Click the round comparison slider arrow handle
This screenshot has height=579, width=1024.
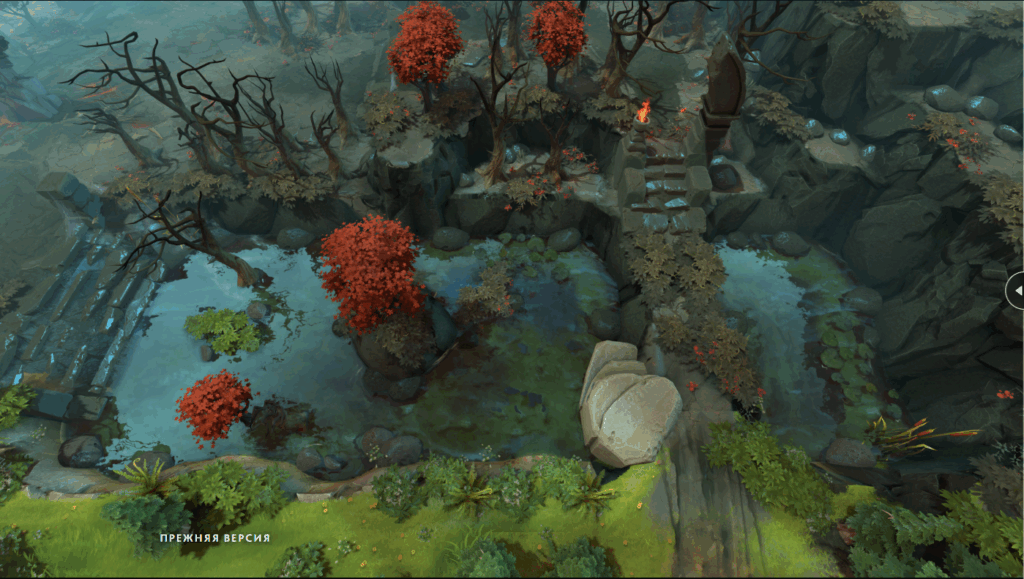(x=1016, y=290)
